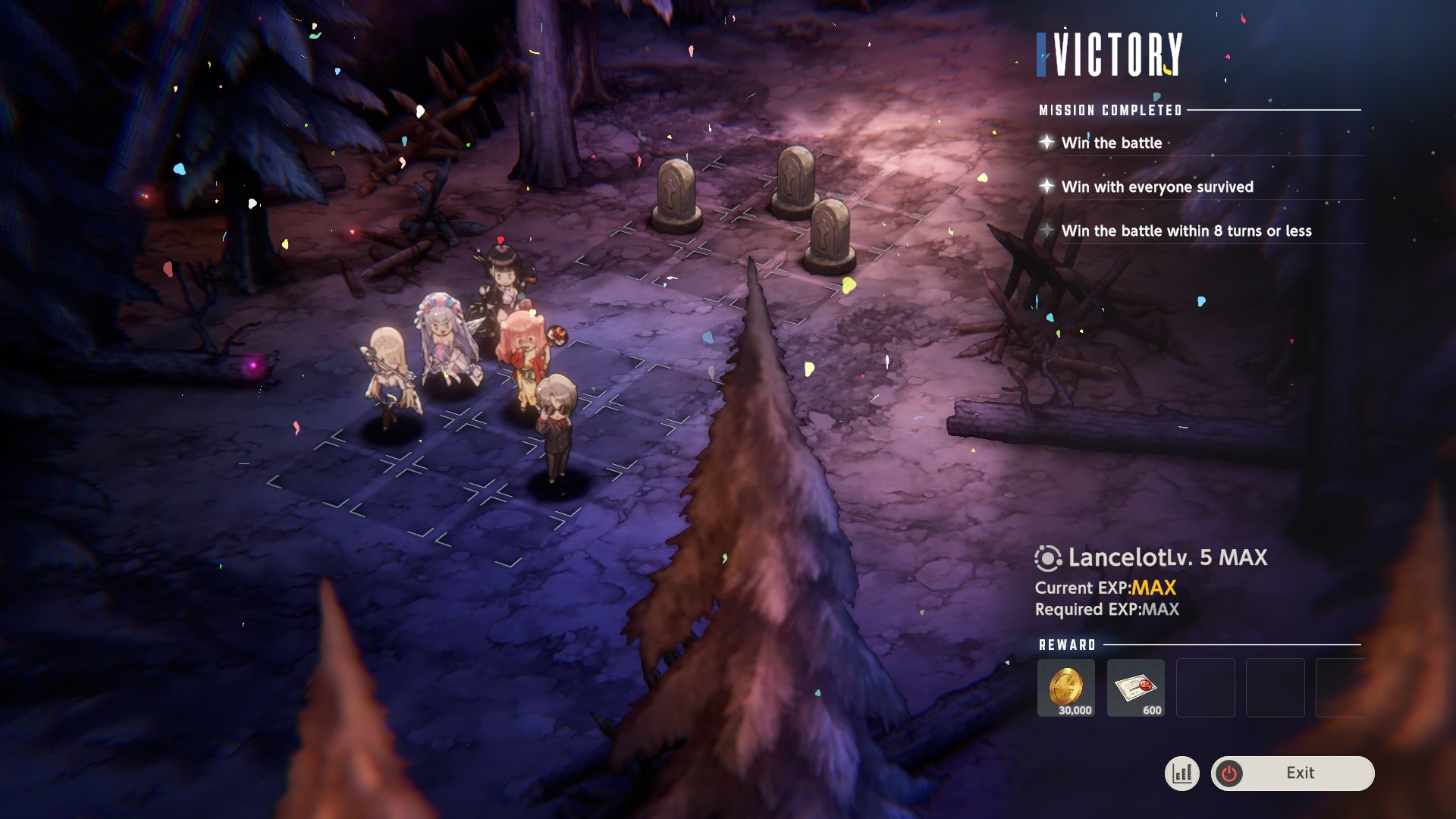Exit the victory screen
This screenshot has width=1456, height=819.
click(x=1292, y=773)
